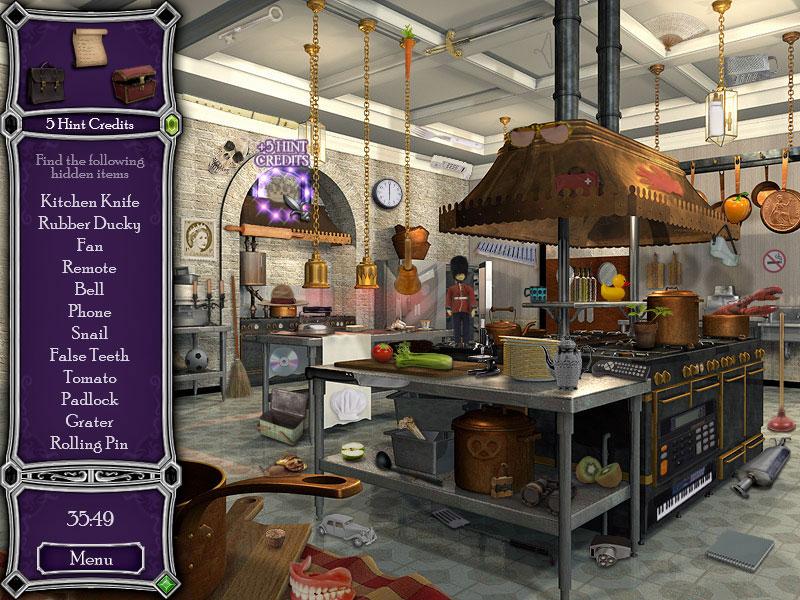This screenshot has height=600, width=800.
Task: Click the Tomato list entry
Action: [x=89, y=377]
